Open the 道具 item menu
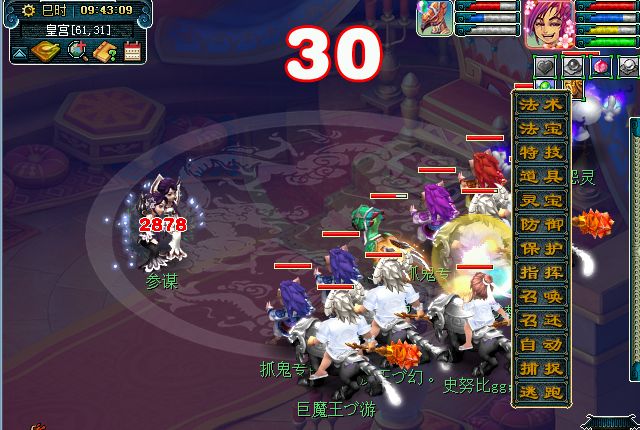This screenshot has height=430, width=640. 541,177
